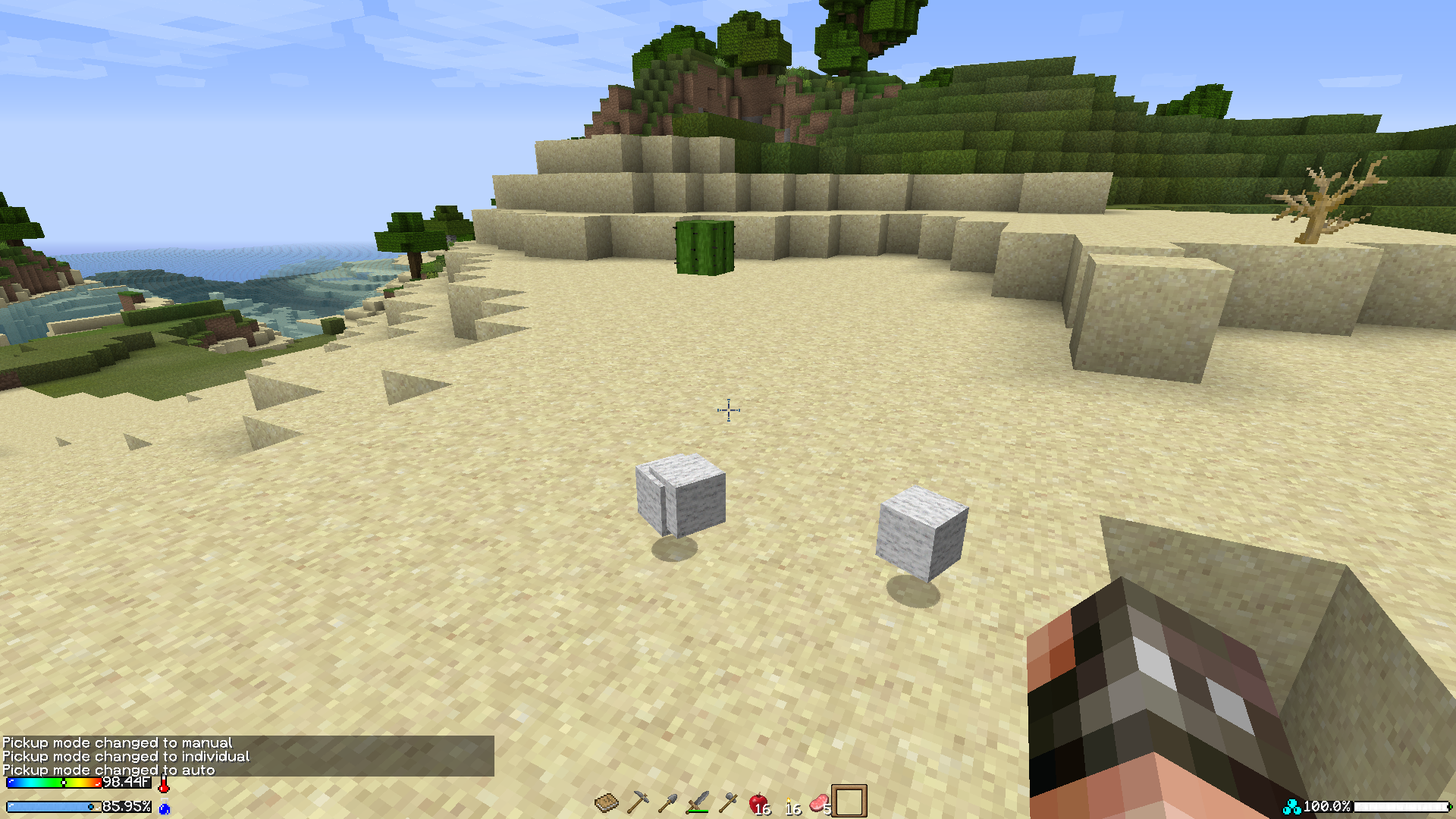1456x819 pixels.
Task: Select the stone pickaxe in the hotbar
Action: (639, 802)
